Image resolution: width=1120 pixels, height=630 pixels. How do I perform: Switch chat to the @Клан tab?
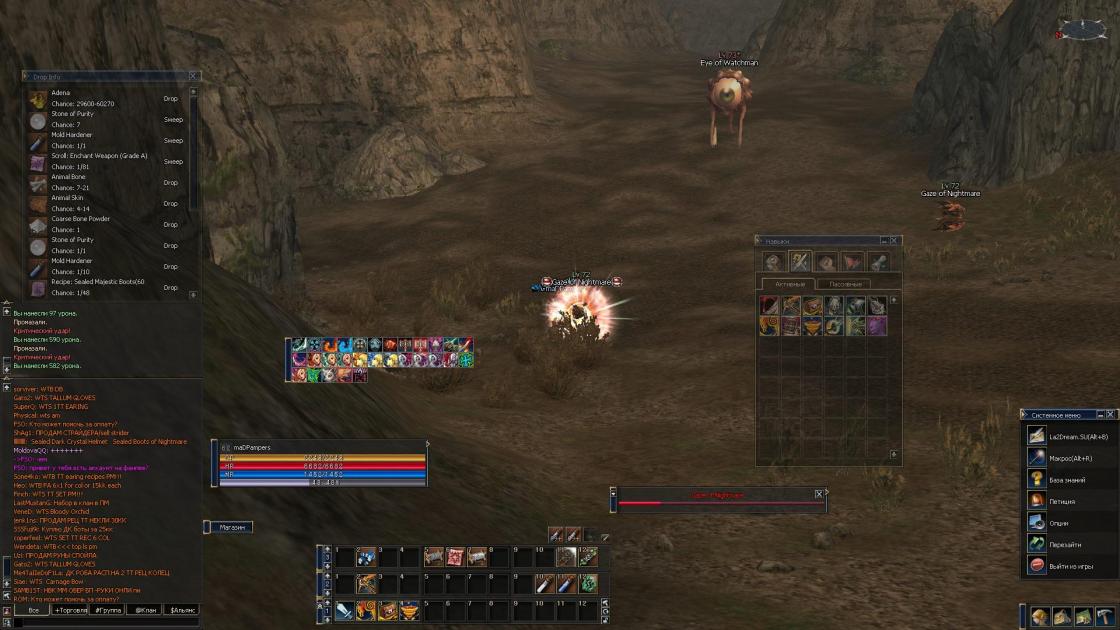pos(146,609)
